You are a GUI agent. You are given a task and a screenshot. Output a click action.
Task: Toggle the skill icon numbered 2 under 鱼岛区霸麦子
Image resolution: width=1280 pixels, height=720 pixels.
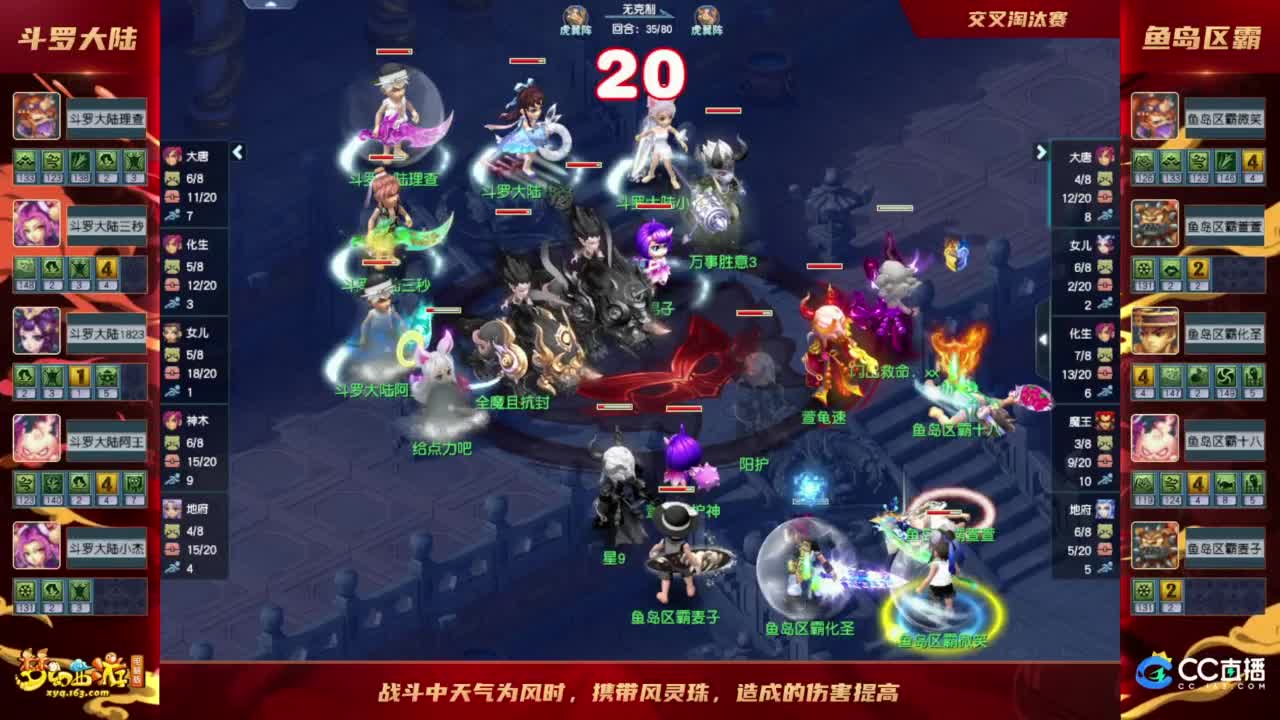coord(1170,591)
